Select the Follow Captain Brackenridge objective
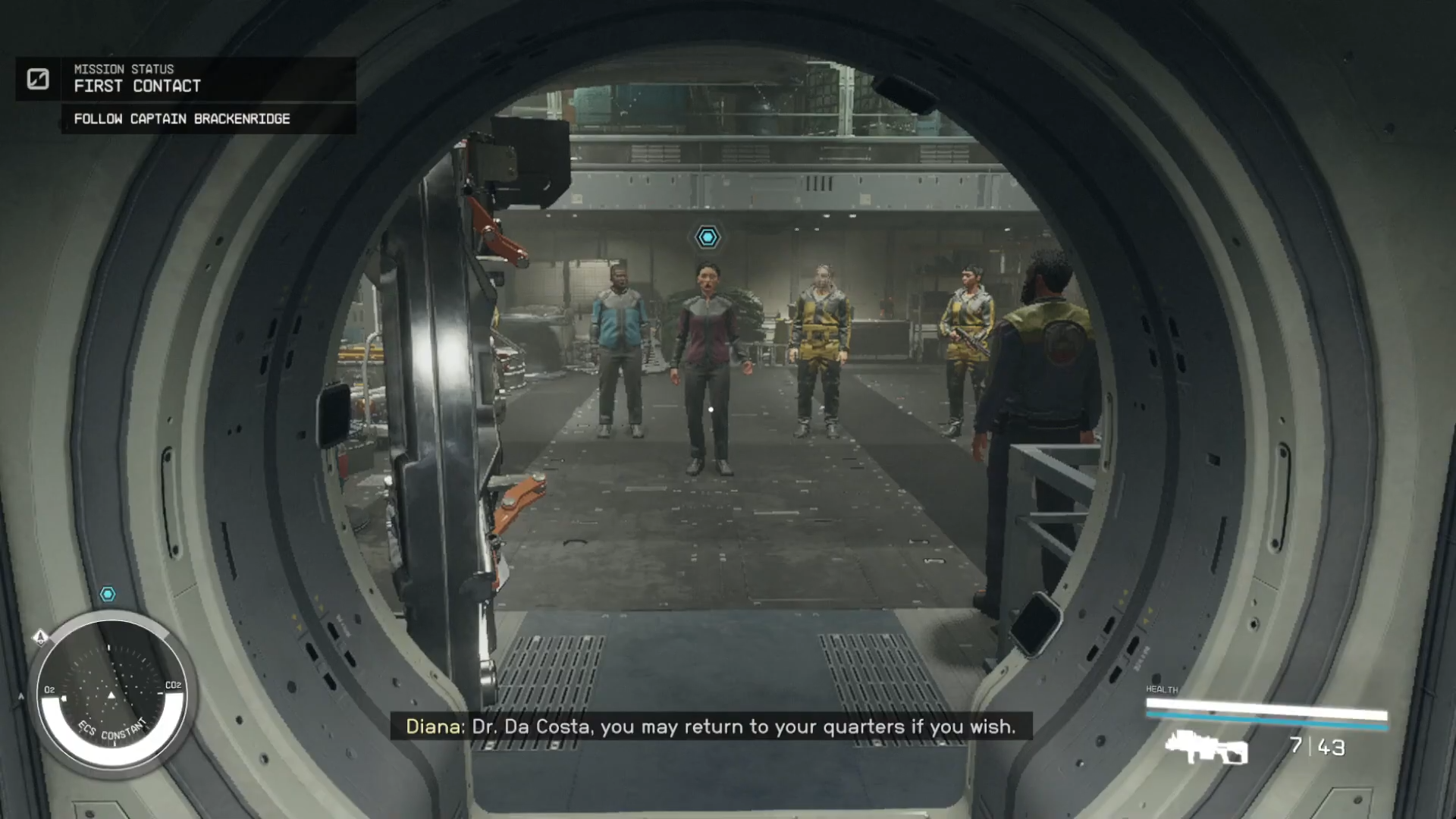Screen dimensions: 1456x819 point(182,119)
